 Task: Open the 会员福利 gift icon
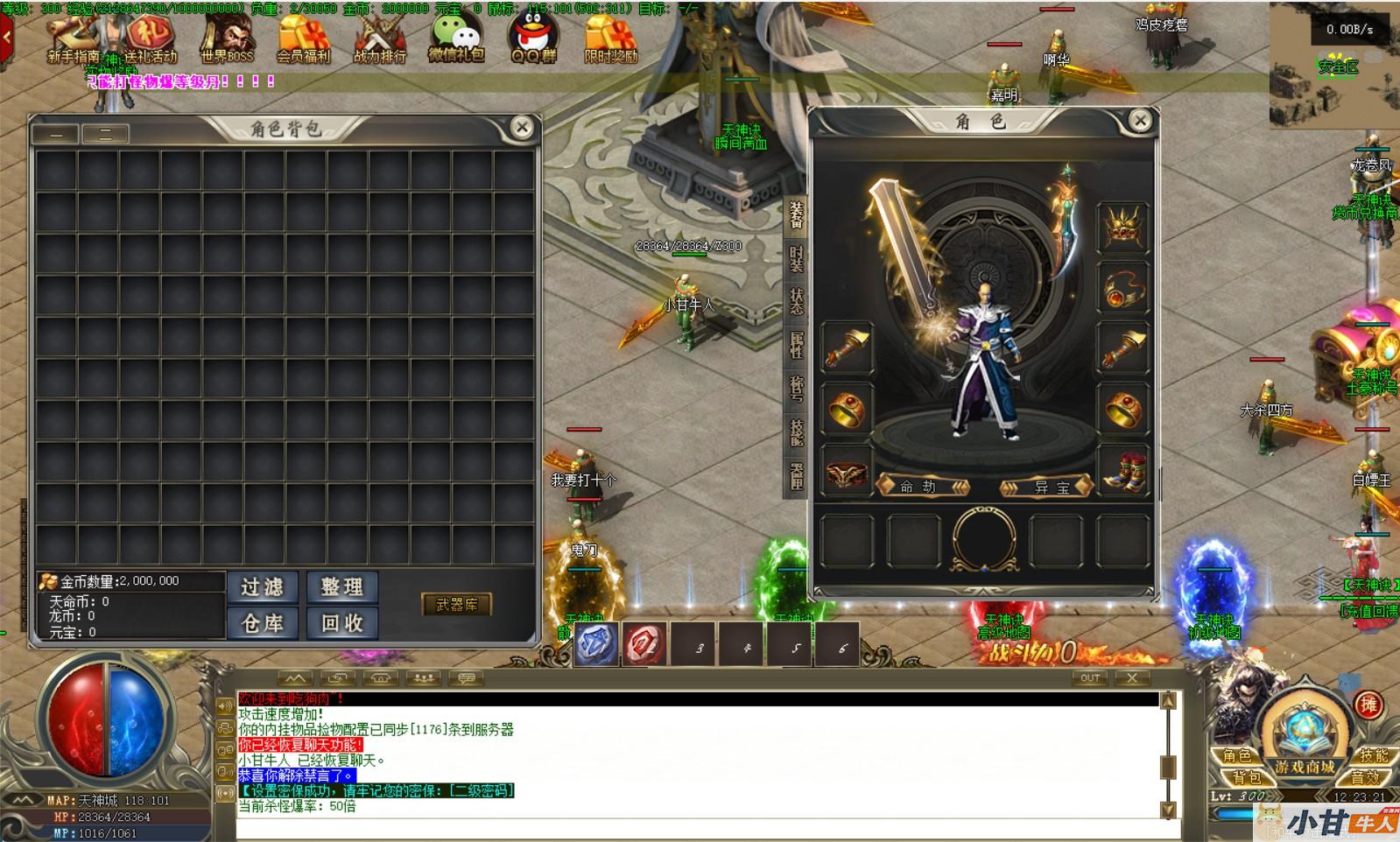tap(303, 39)
